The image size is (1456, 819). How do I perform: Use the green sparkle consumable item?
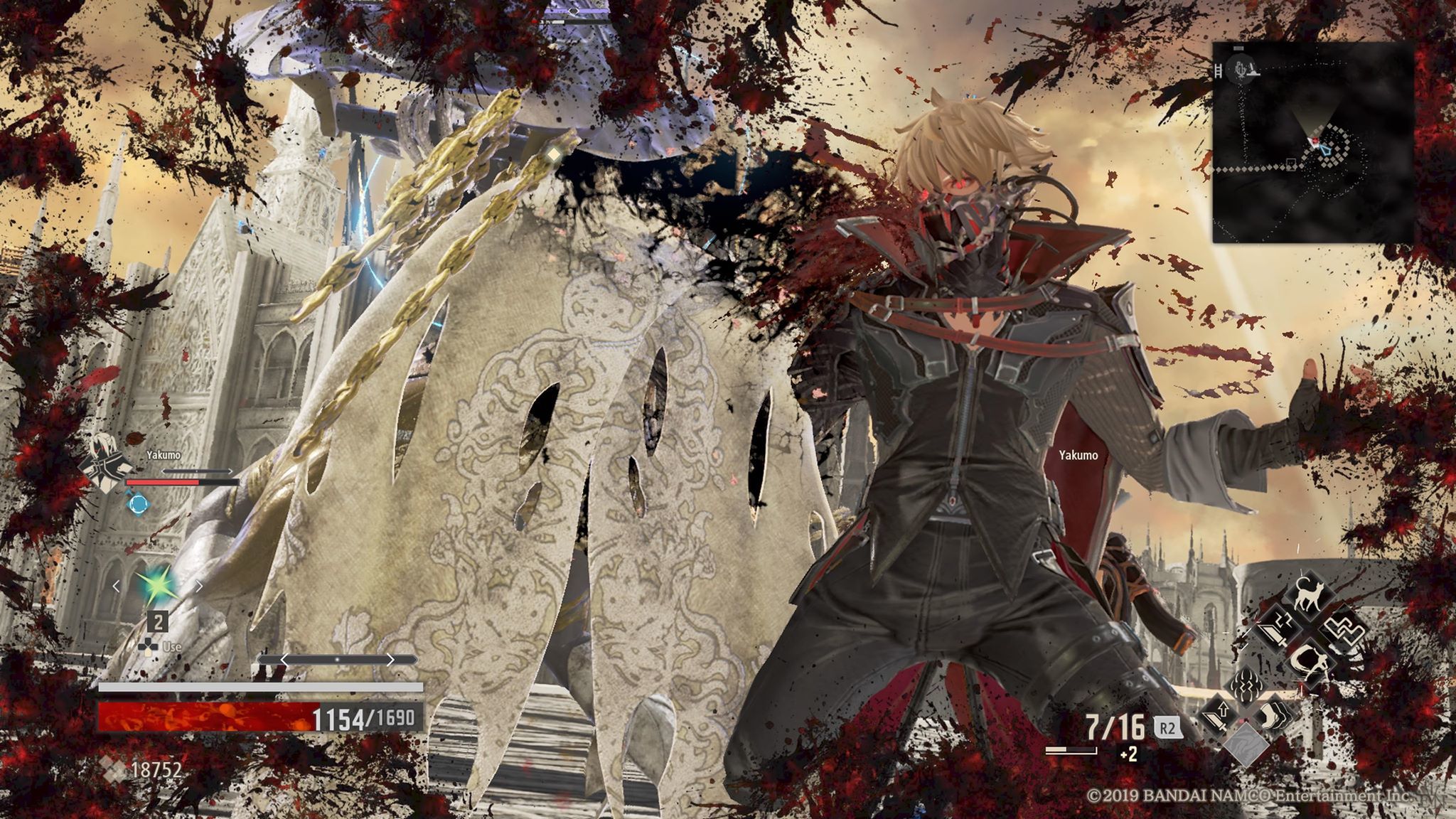pos(159,584)
